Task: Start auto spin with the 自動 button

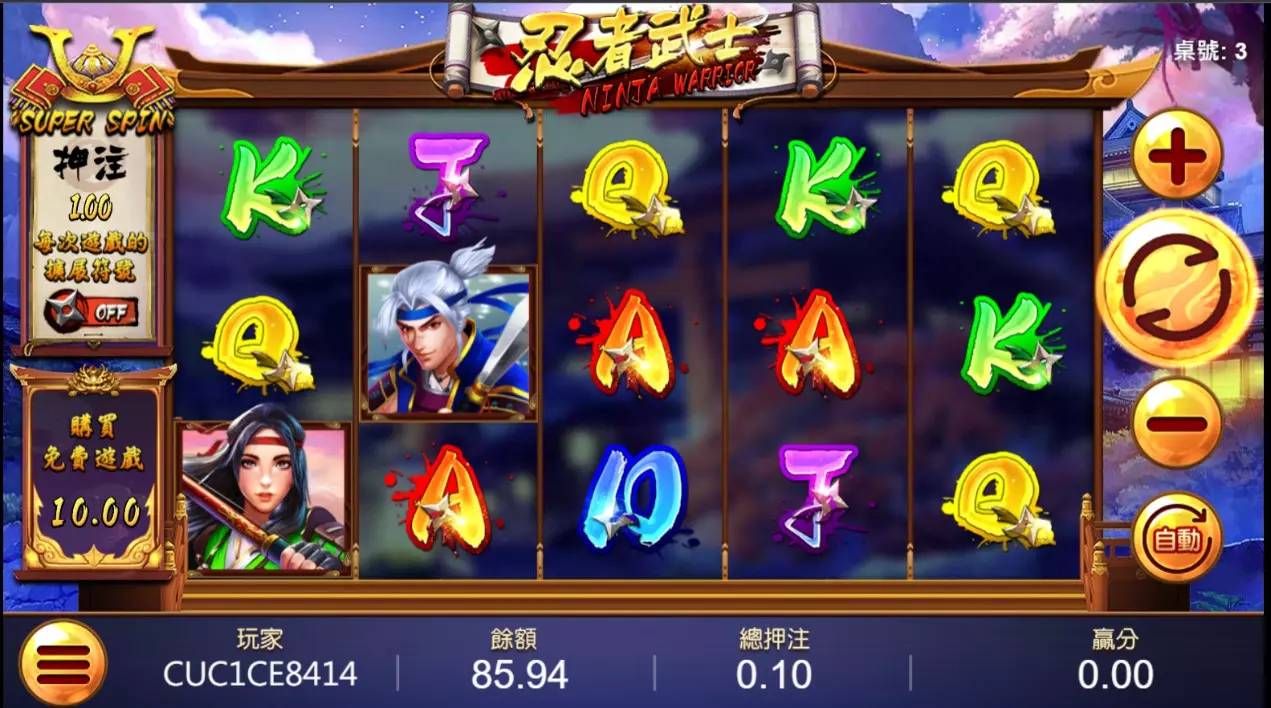Action: 1178,538
